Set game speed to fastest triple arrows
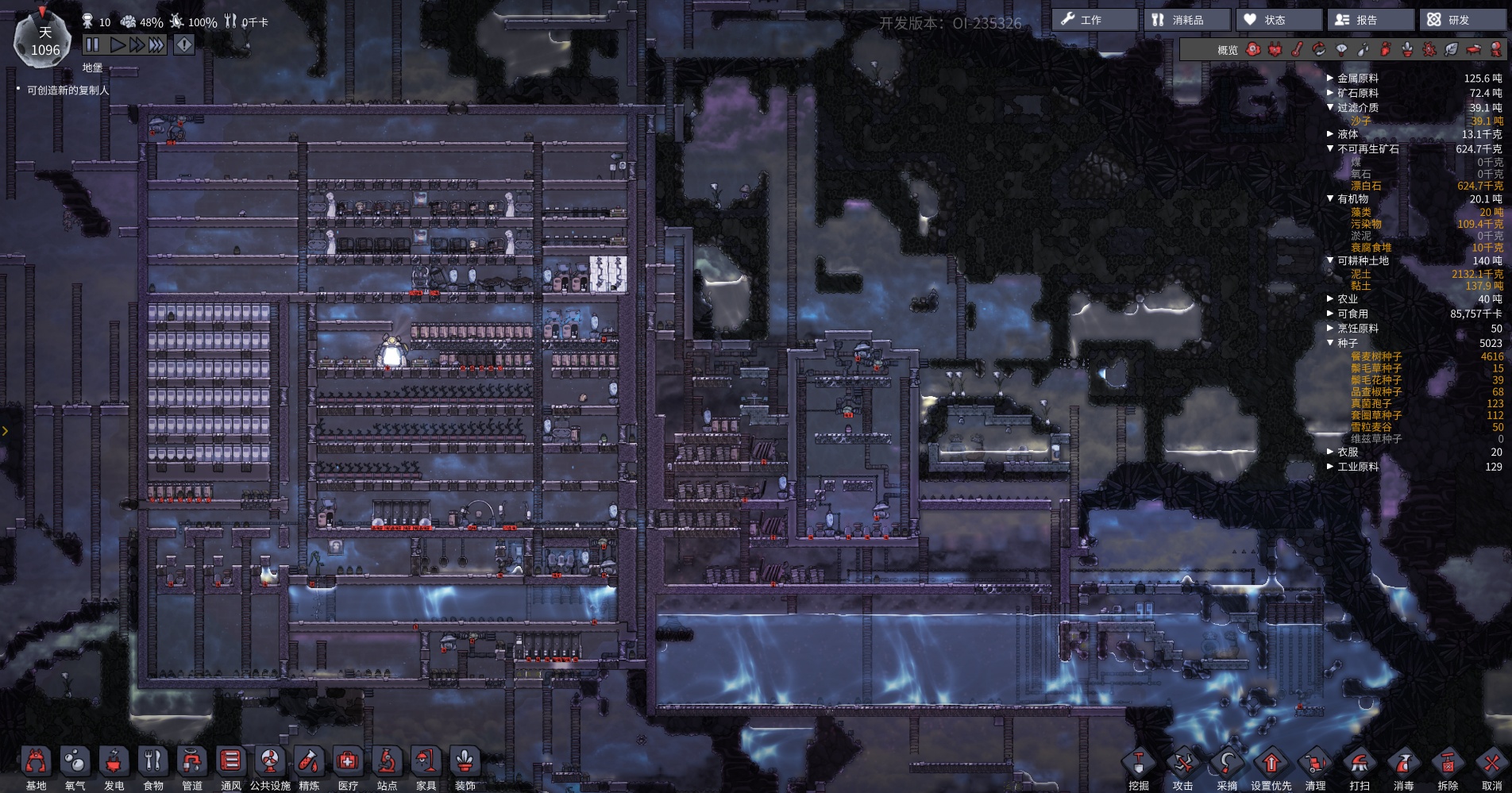Screen dimensions: 1512x793 point(156,45)
